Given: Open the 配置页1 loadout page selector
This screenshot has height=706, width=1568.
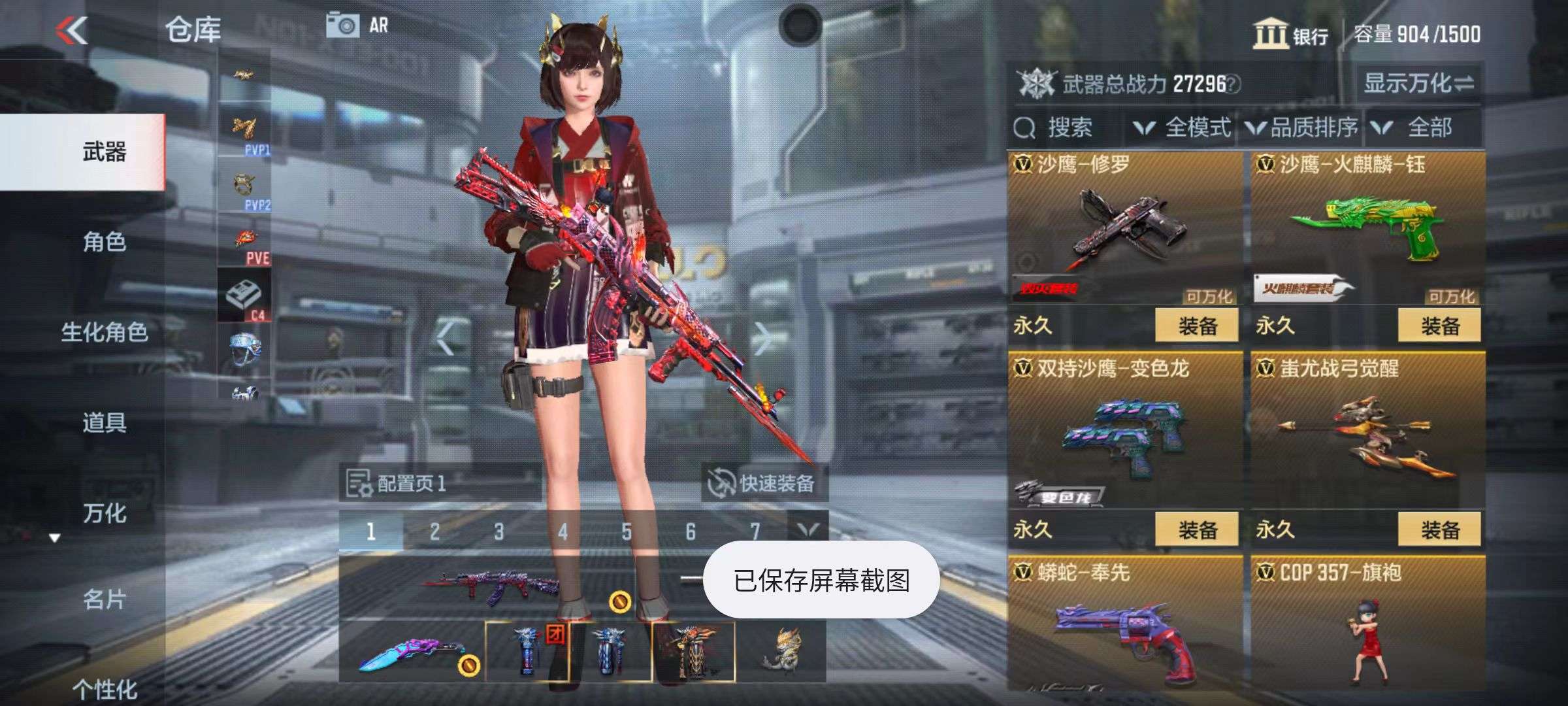Looking at the screenshot, I should [x=399, y=484].
